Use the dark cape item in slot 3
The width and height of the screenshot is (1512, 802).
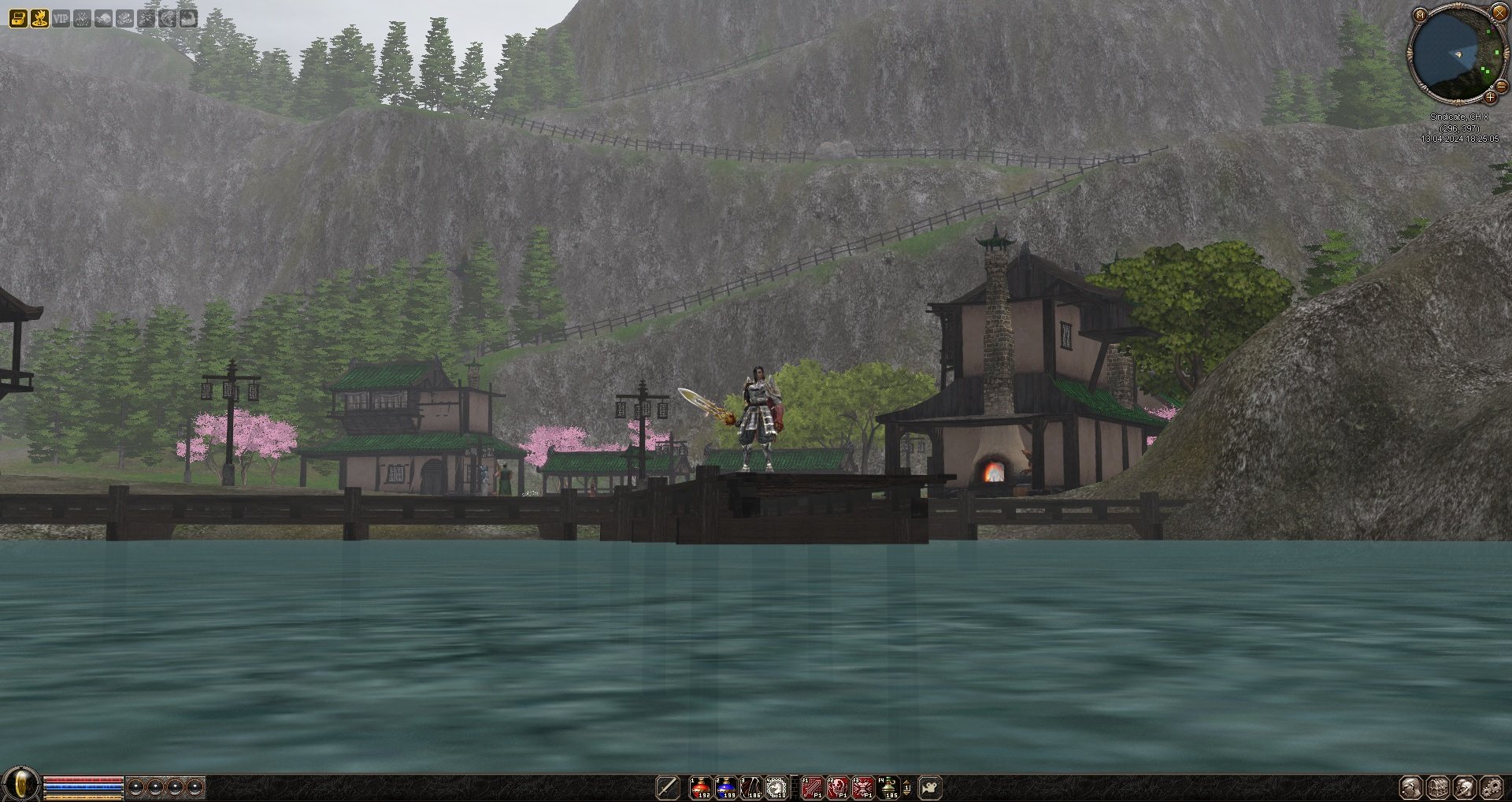click(x=750, y=787)
